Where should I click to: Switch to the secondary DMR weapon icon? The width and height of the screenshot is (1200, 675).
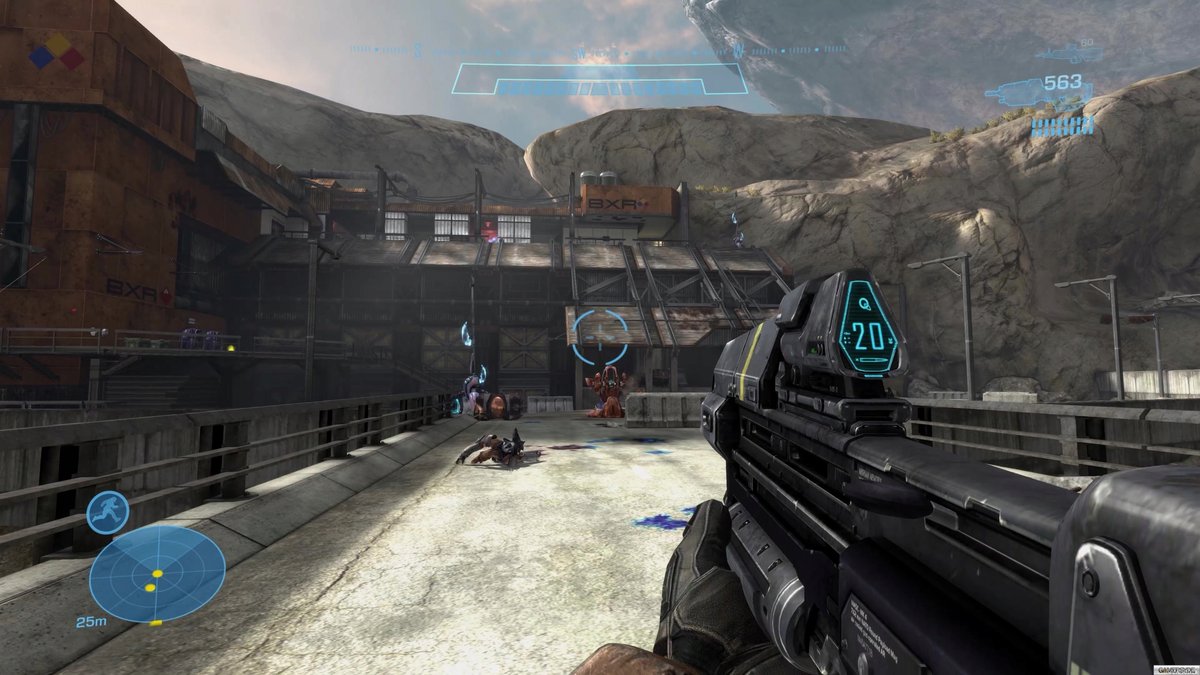1061,51
